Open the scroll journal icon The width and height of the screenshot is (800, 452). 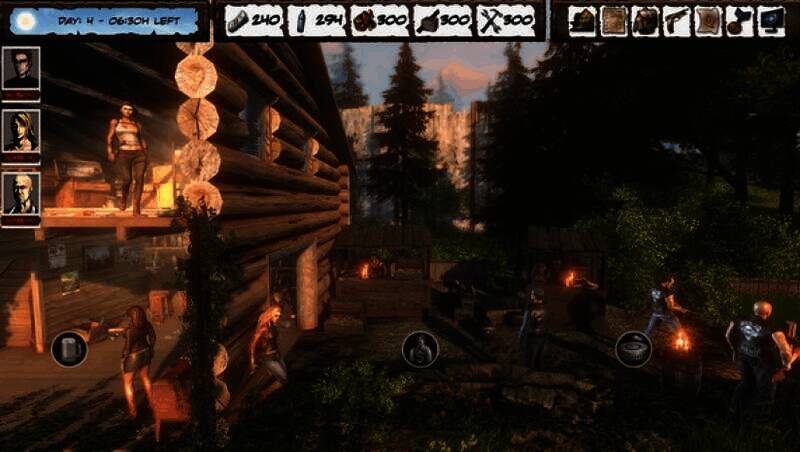[x=708, y=20]
